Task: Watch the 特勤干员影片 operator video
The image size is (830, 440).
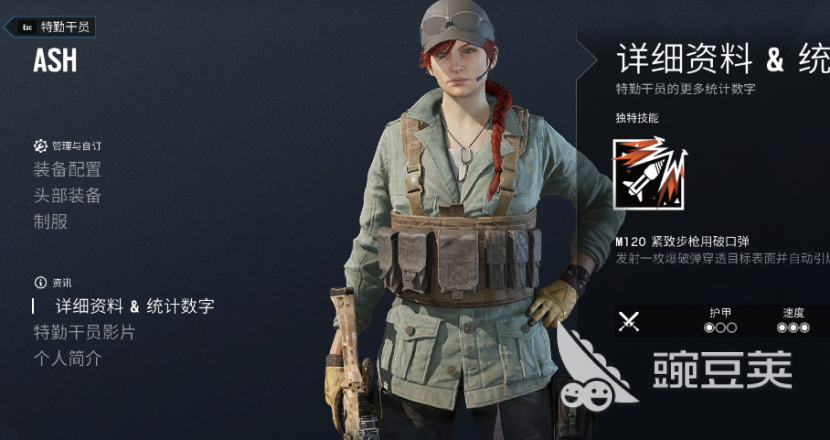Action: coord(84,332)
